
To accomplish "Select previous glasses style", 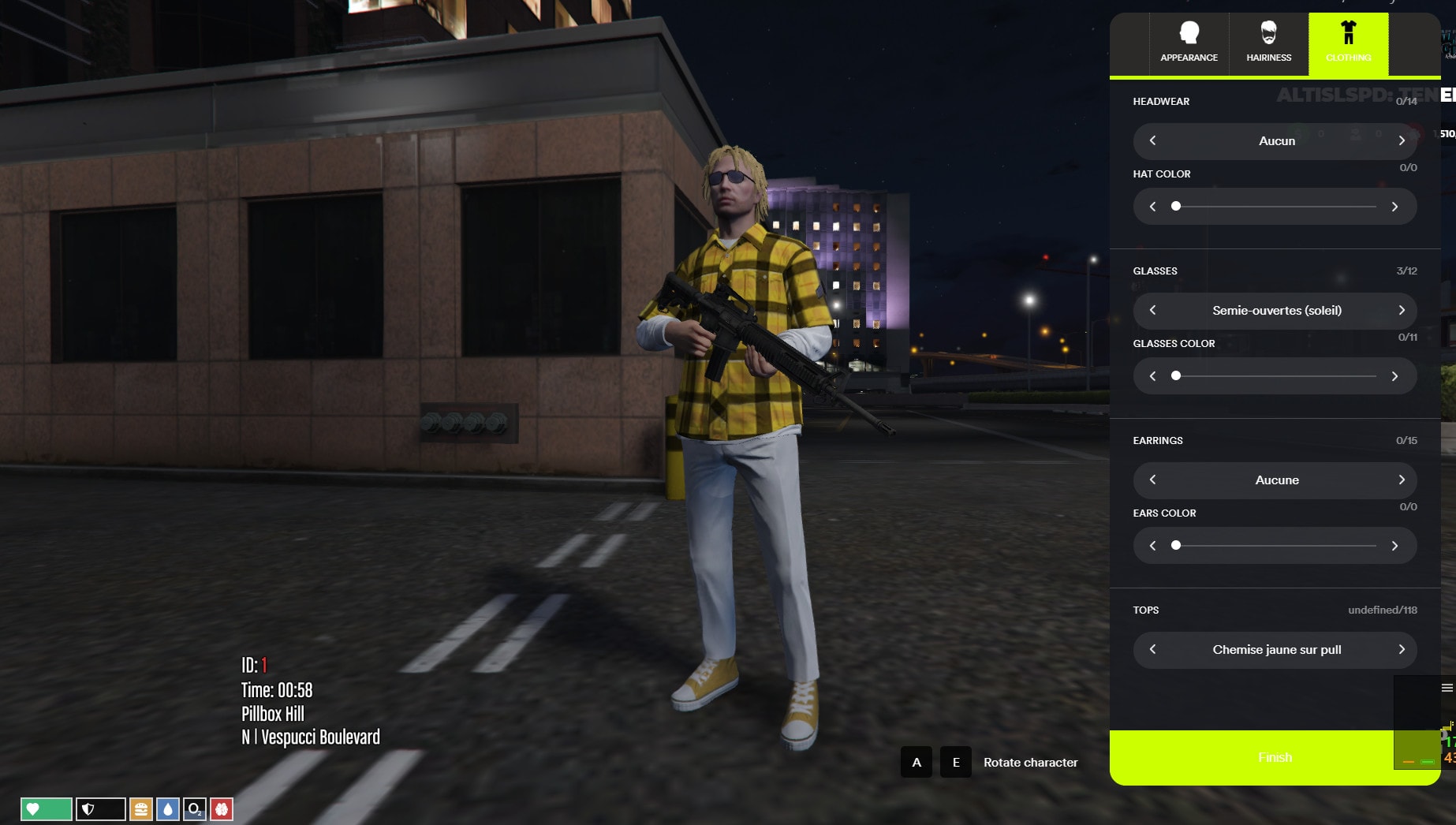I will 1153,310.
